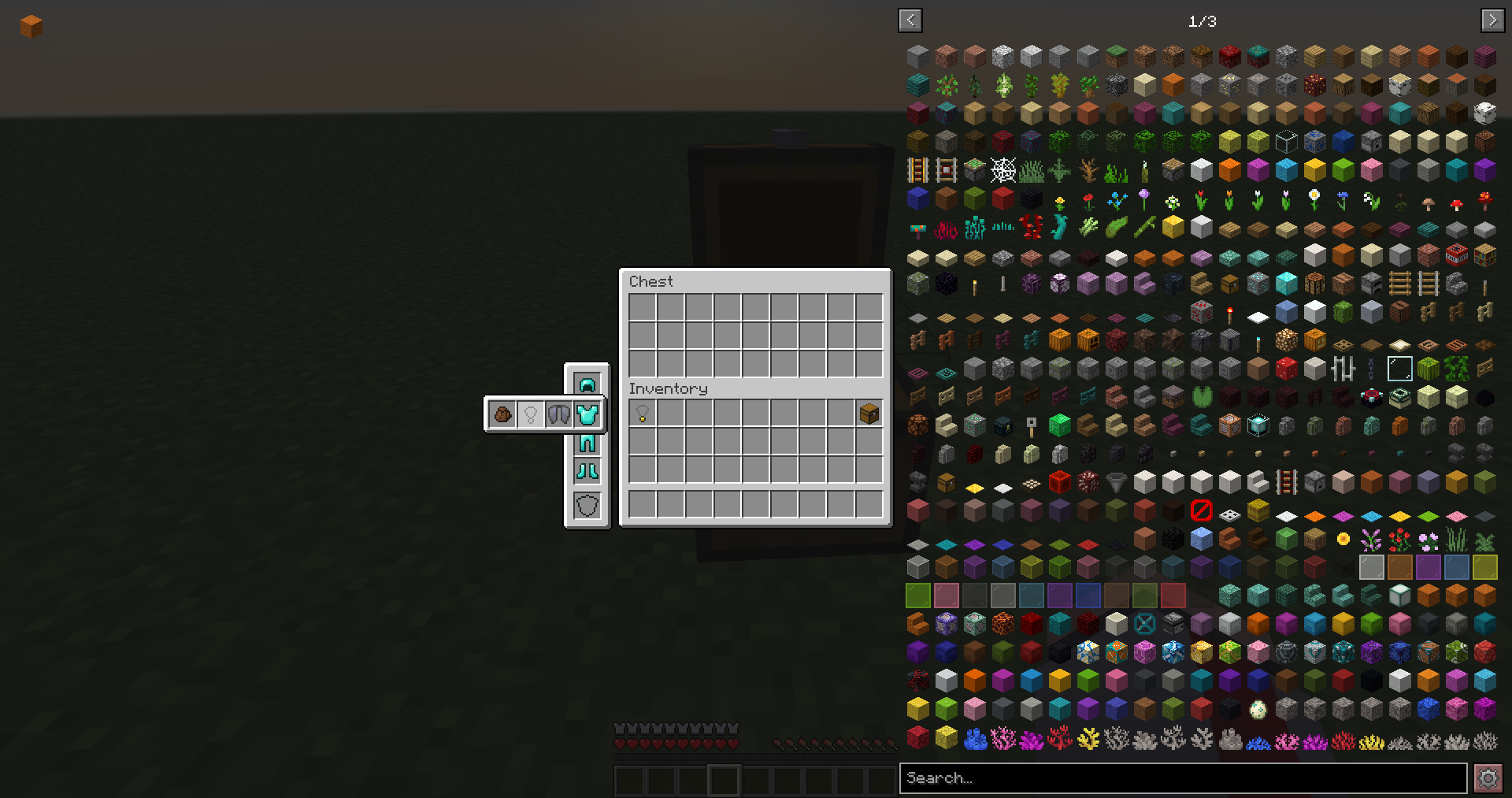Select the elytra in the expanded accessory row
The image size is (1512, 798).
[x=560, y=414]
